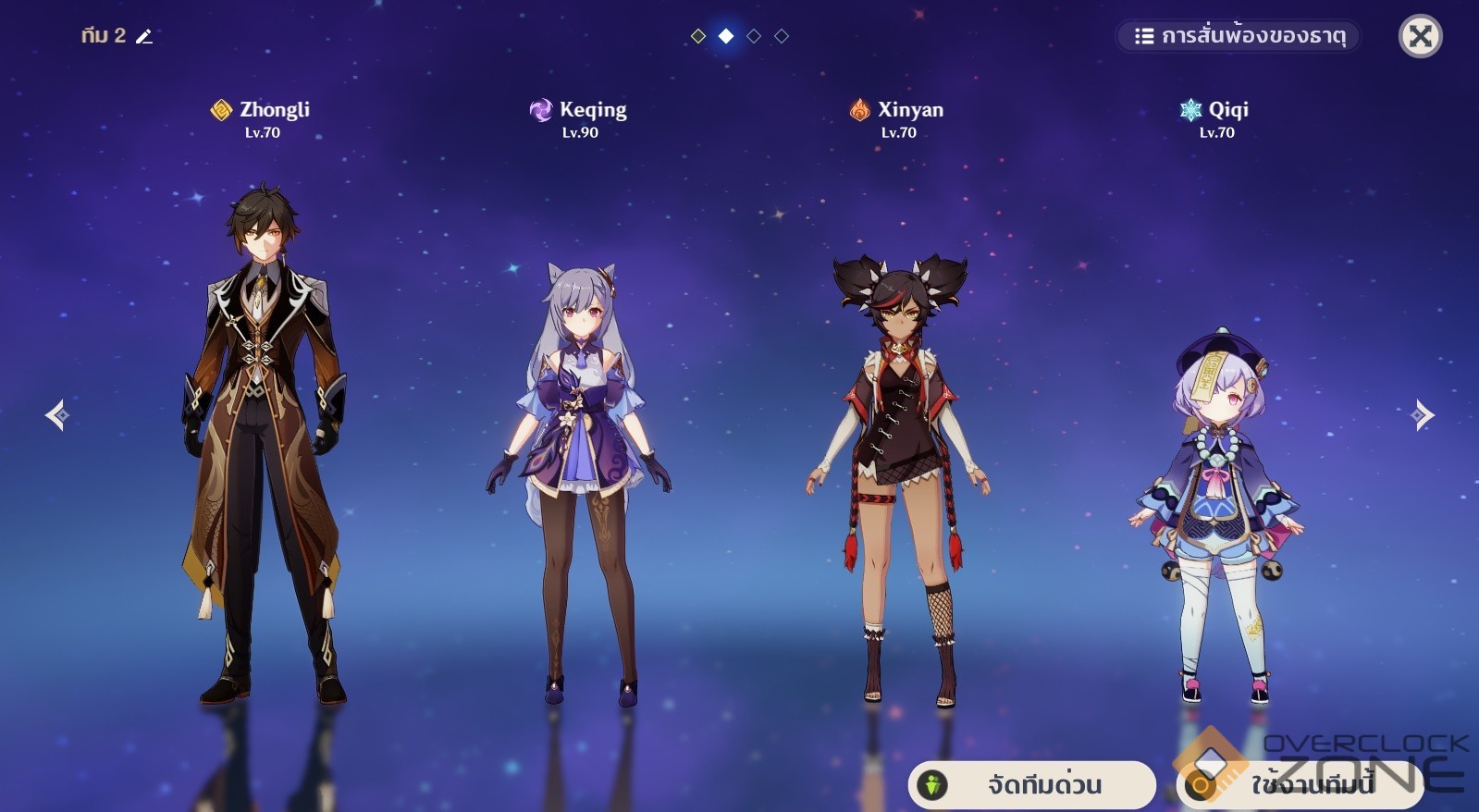Switch to the first team page dot
This screenshot has width=1479, height=812.
pyautogui.click(x=698, y=36)
